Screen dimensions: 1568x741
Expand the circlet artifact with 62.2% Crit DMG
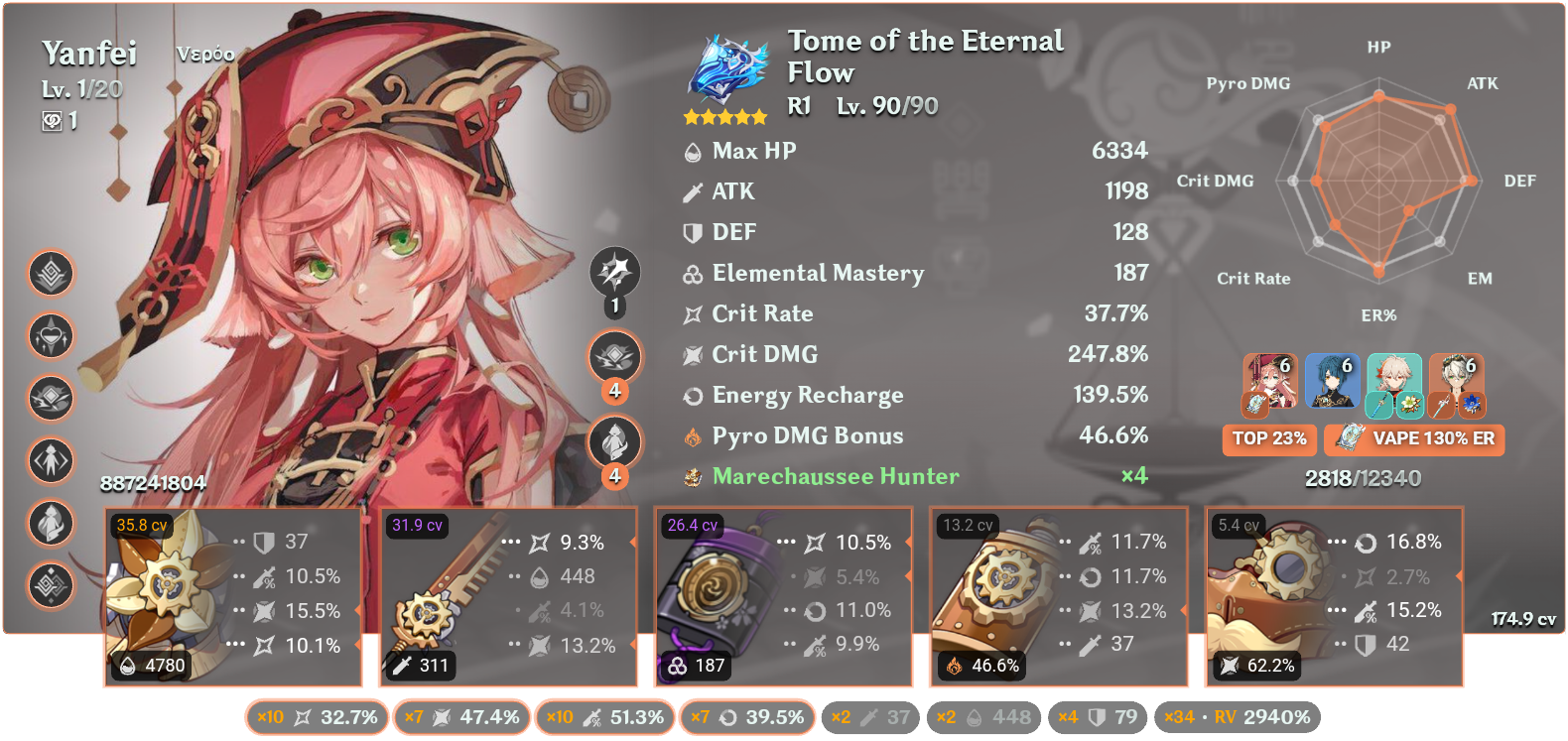coord(1335,595)
